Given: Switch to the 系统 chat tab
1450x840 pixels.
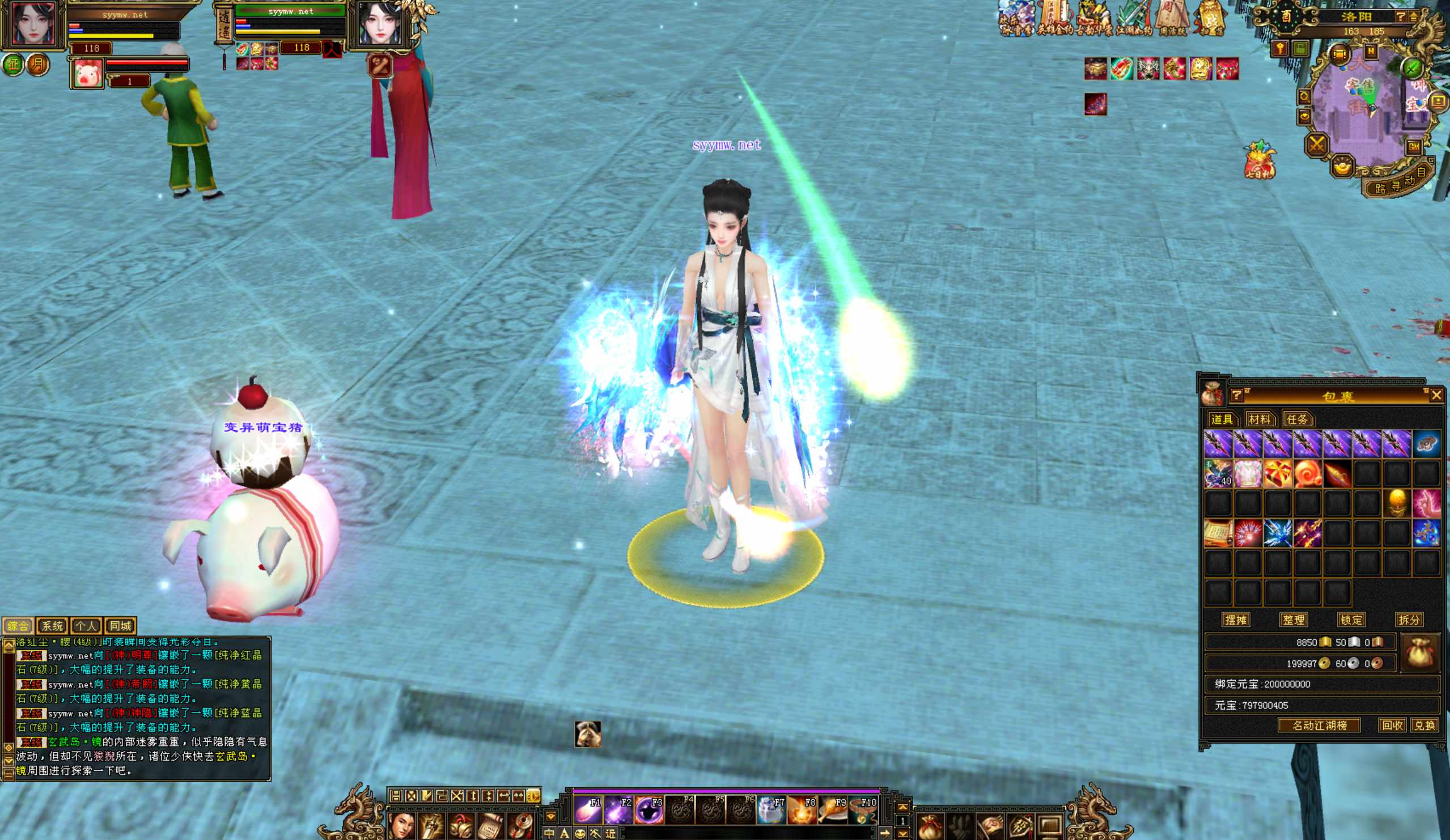Looking at the screenshot, I should (x=52, y=626).
